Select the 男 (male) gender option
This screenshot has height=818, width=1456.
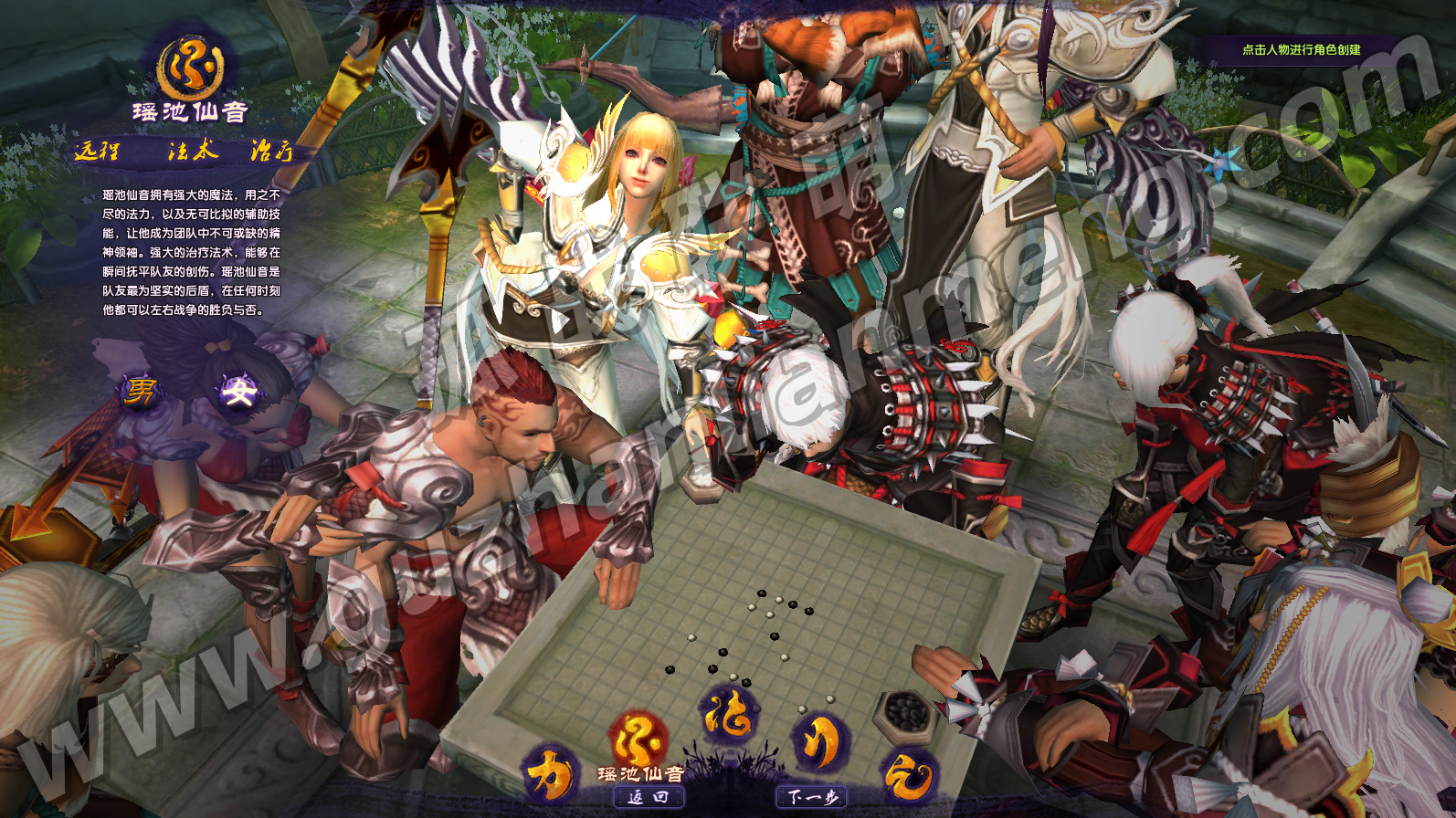coord(141,391)
